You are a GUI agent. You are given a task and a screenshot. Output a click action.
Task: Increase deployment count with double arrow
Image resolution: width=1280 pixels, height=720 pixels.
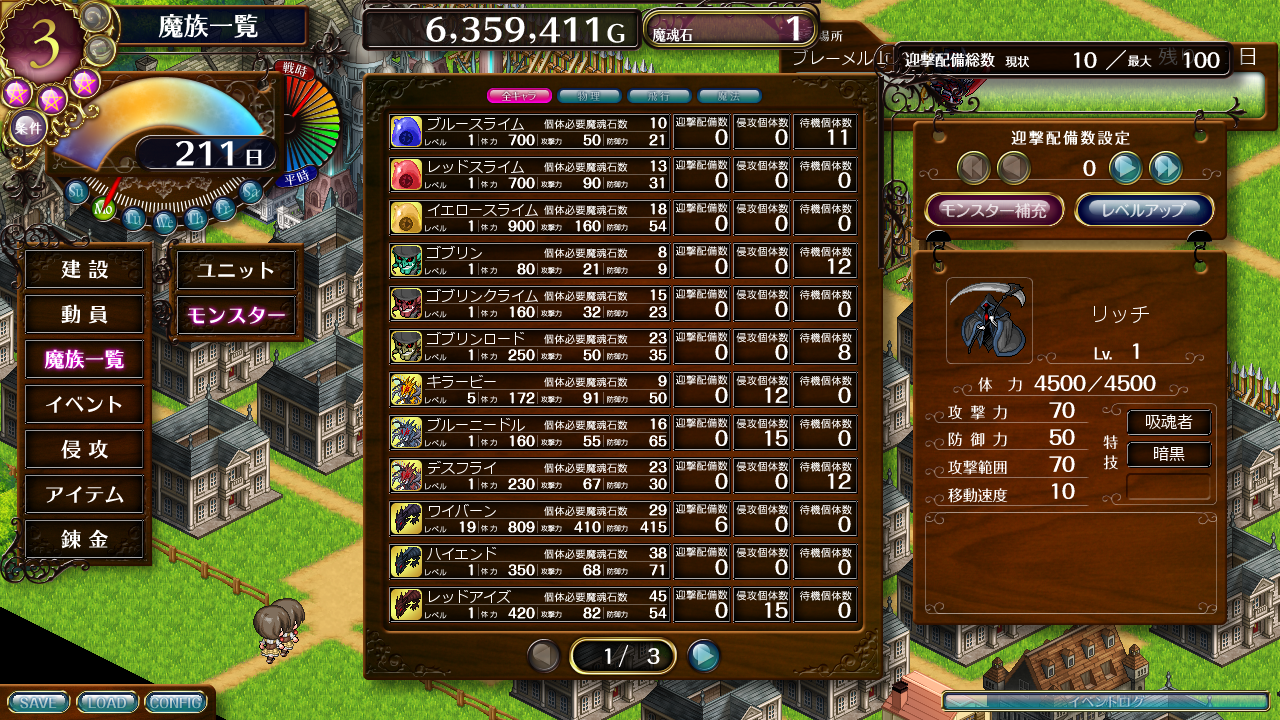tap(1166, 168)
